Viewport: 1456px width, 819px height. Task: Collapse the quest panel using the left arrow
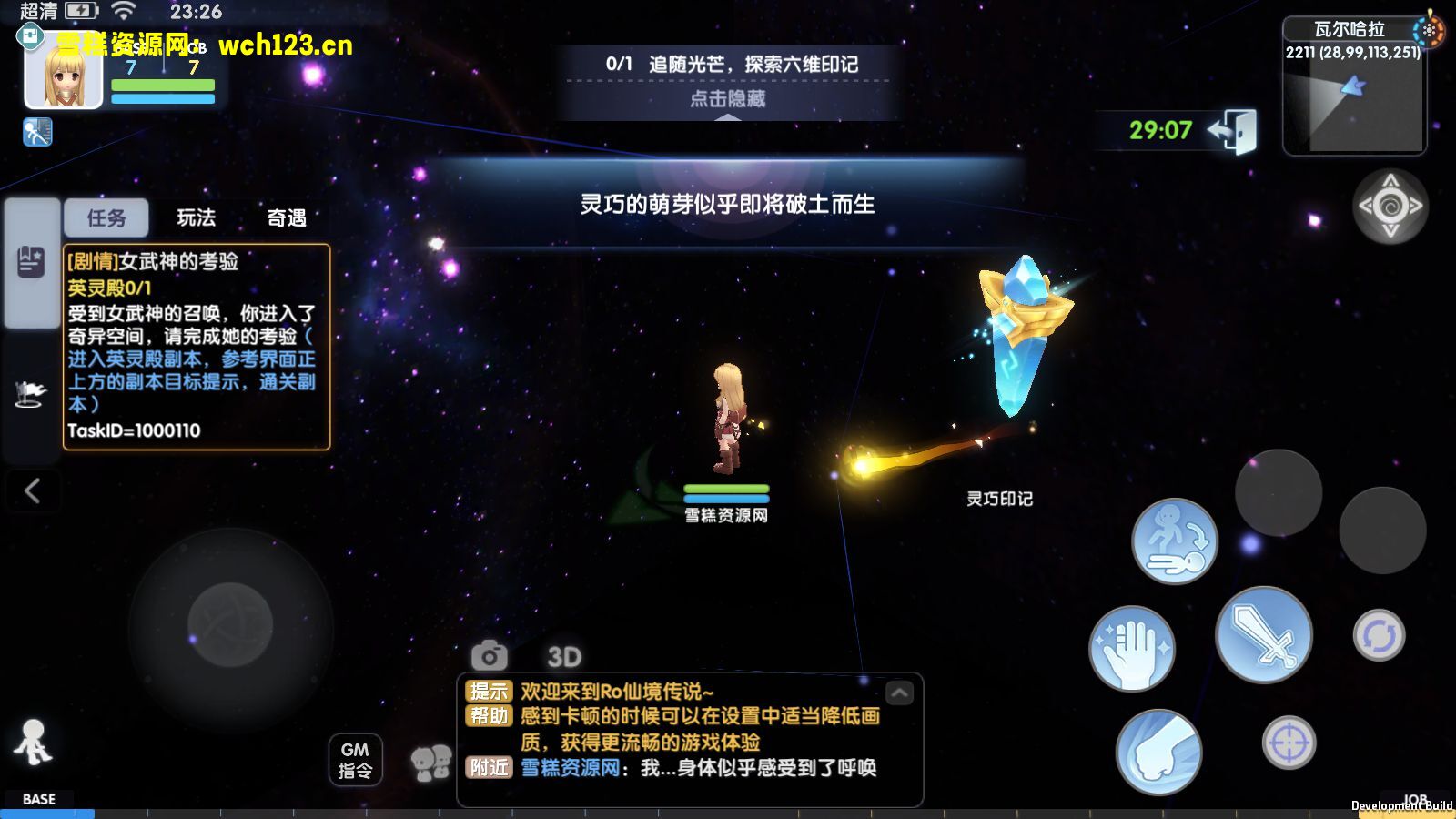(x=32, y=491)
